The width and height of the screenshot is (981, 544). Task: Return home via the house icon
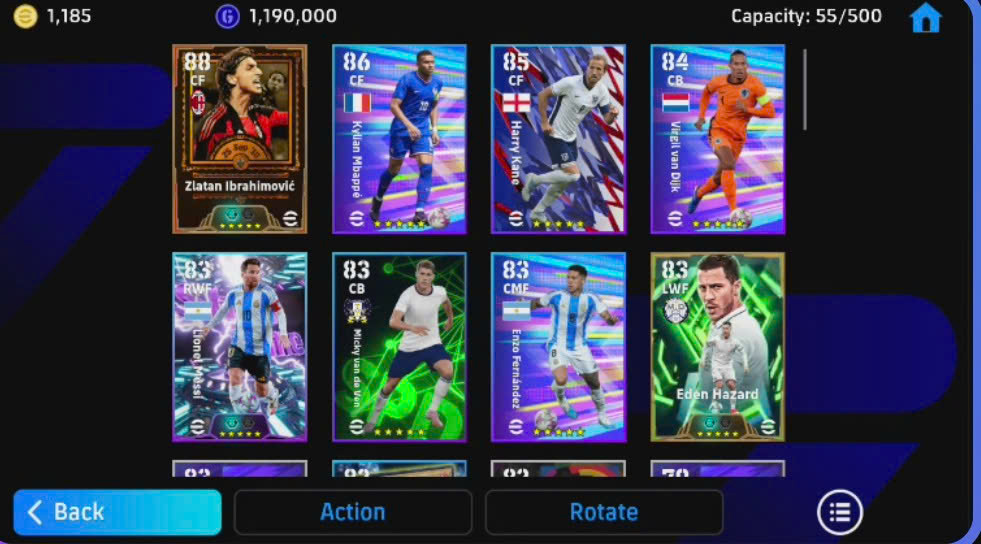point(925,18)
